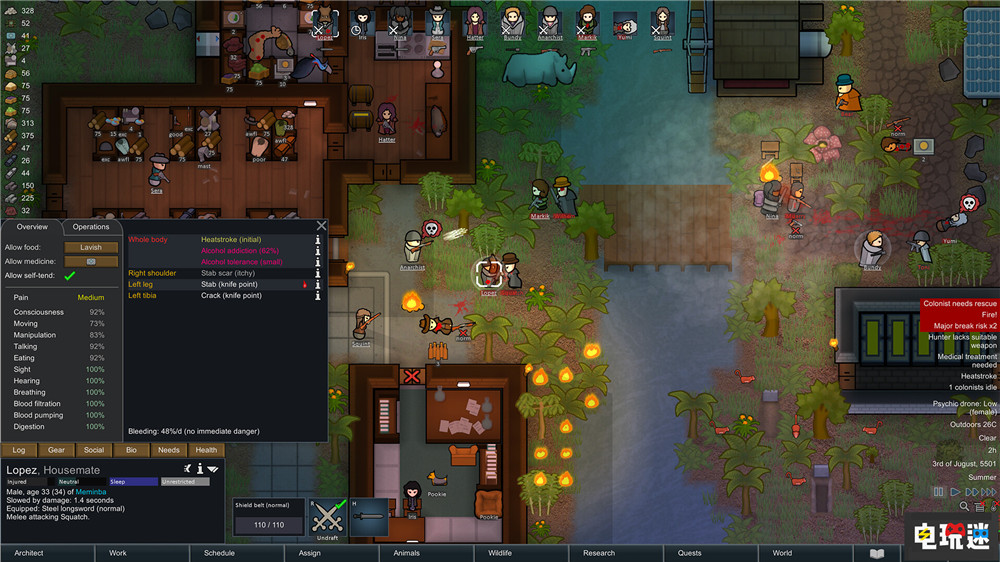Show the Wildlife list

pyautogui.click(x=500, y=552)
